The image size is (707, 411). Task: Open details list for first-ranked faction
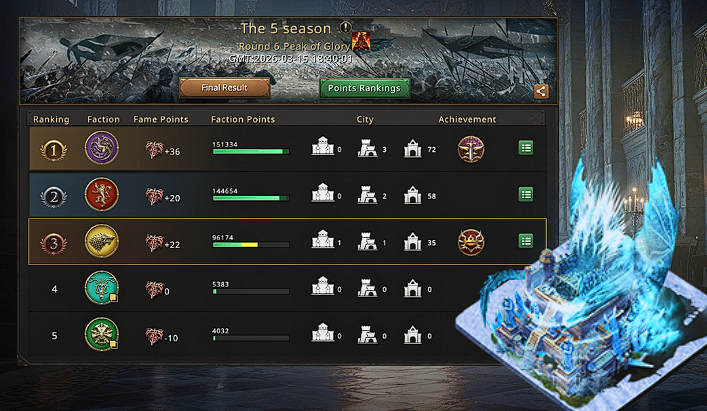click(525, 148)
